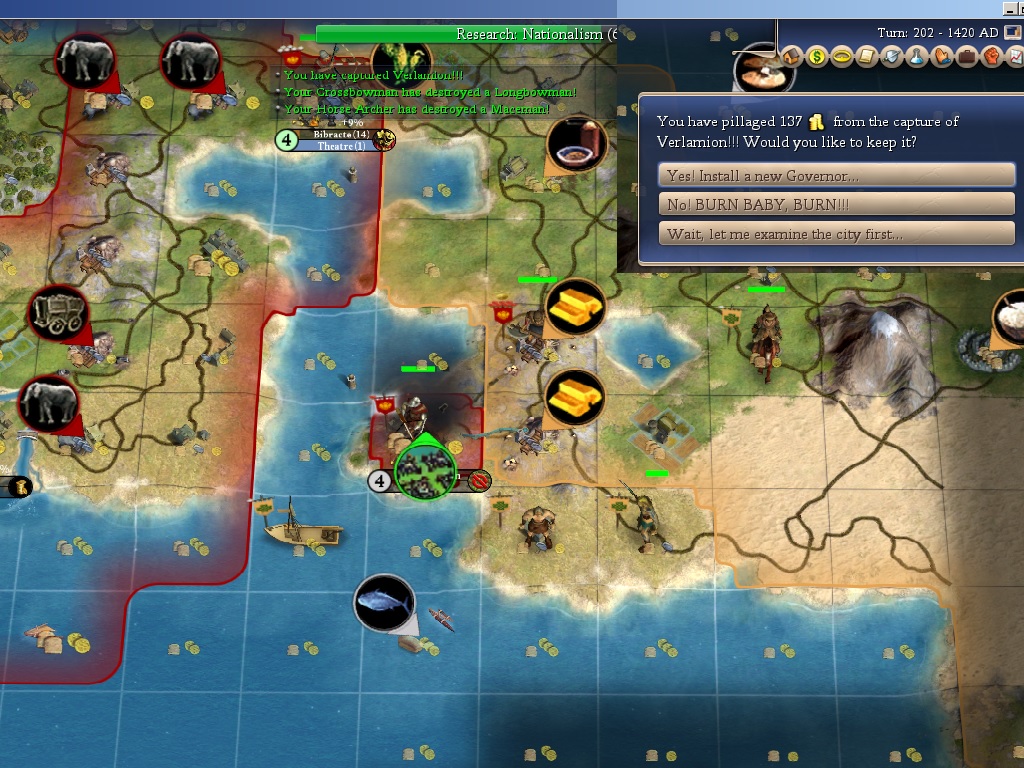Open the Corporation Advisor briefcase icon

point(967,57)
